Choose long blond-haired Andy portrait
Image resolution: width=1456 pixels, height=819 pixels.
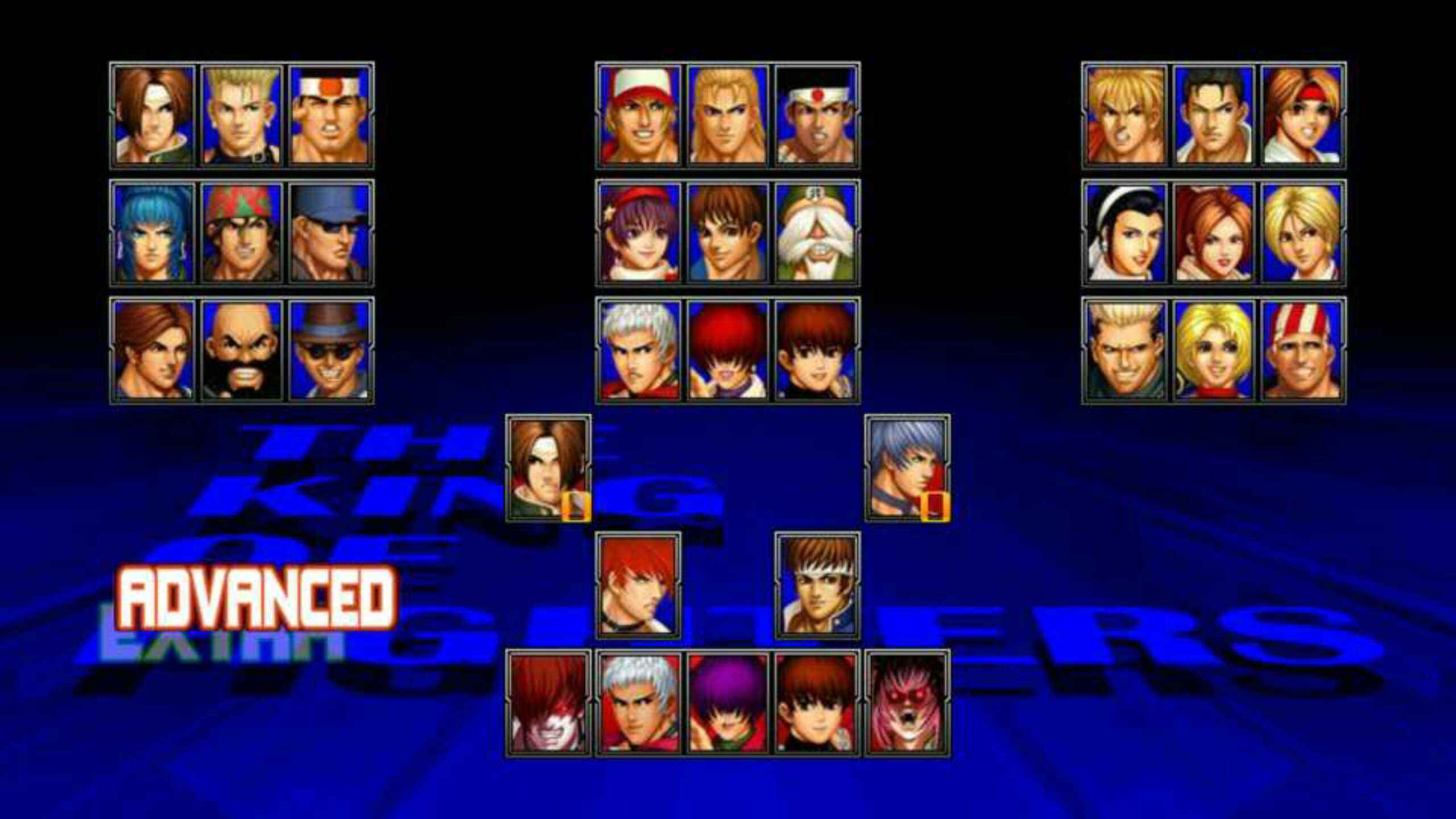pos(727,115)
